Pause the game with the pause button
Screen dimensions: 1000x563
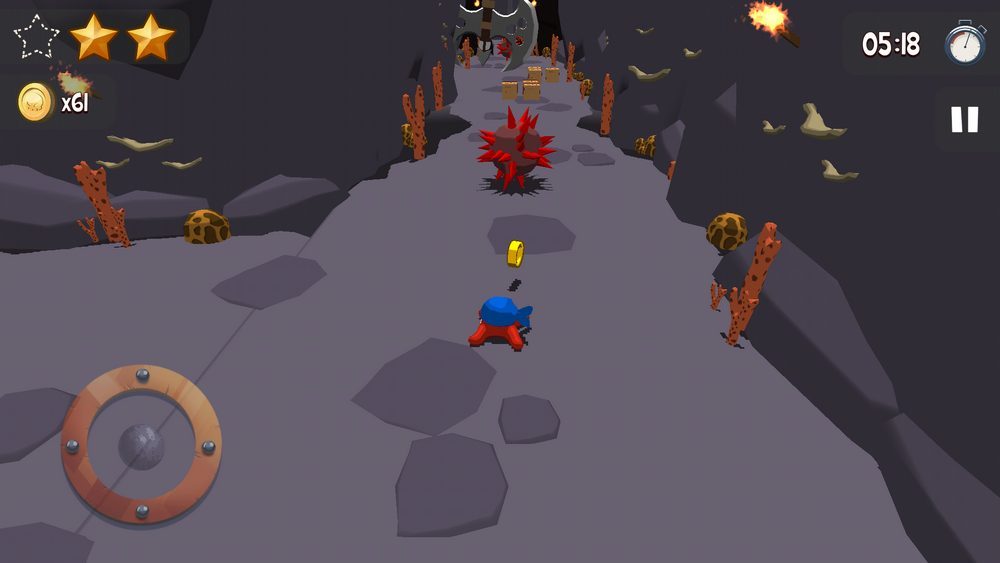coord(964,120)
